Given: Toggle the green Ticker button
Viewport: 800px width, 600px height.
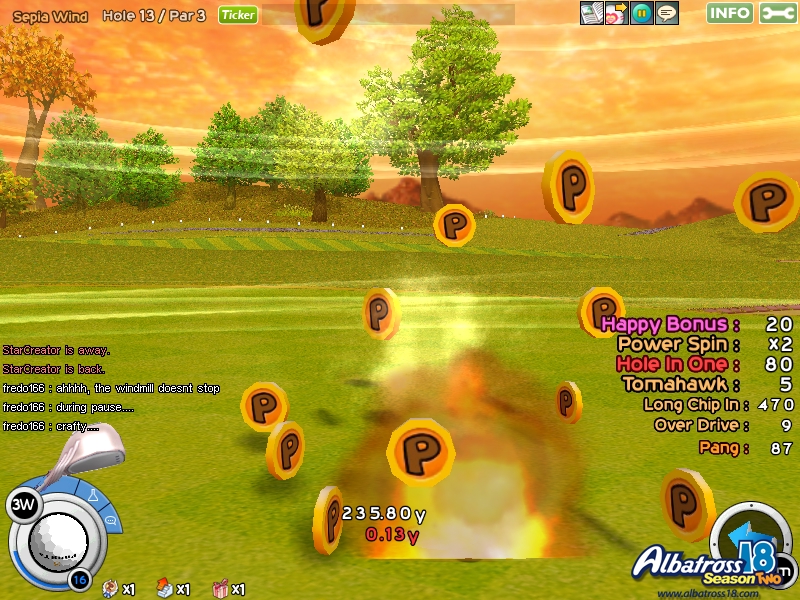Looking at the screenshot, I should tap(238, 15).
